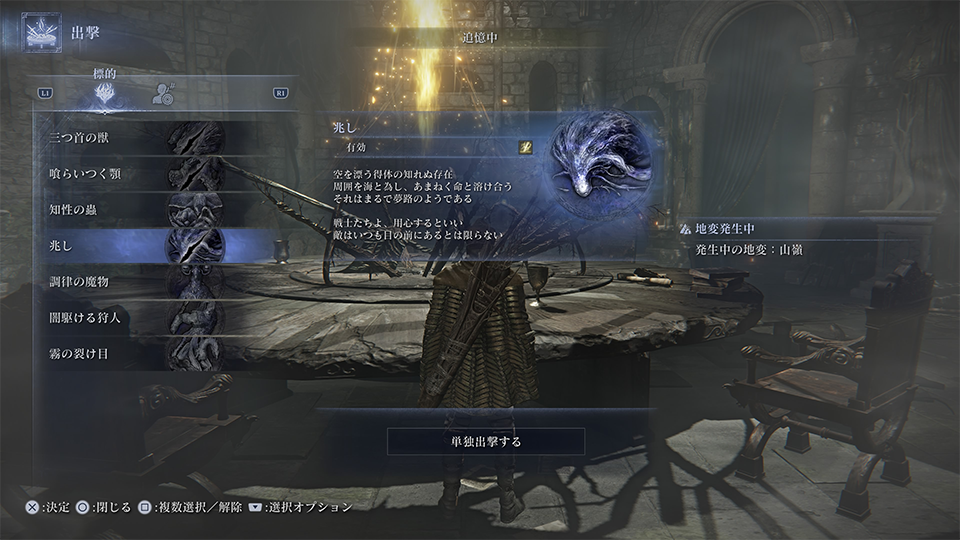This screenshot has height=540, width=960.
Task: Choose the 喰らいつく顎 target
Action: (150, 174)
